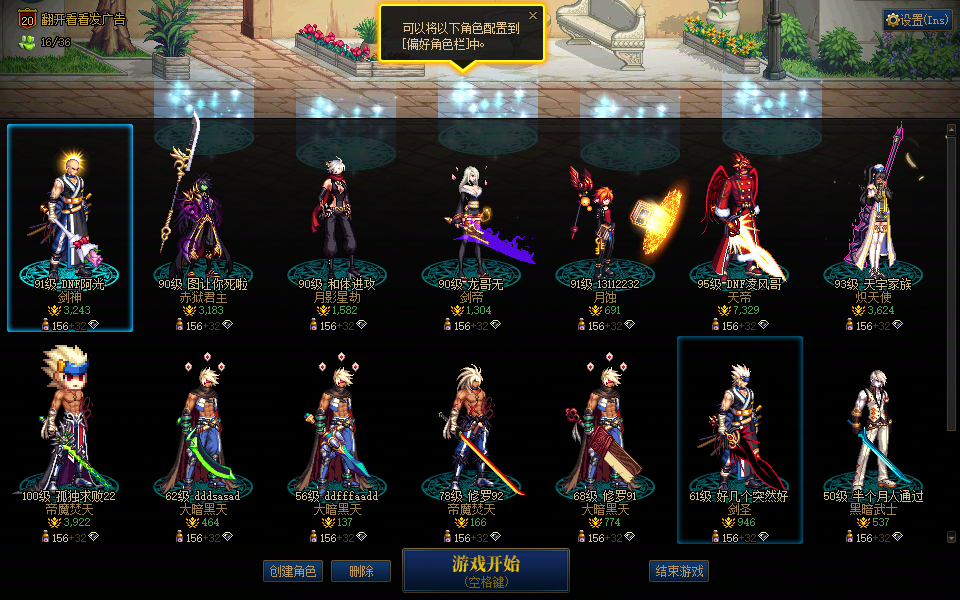Start the game with 游戏开始 button
Screen dimensions: 960x600
click(485, 570)
